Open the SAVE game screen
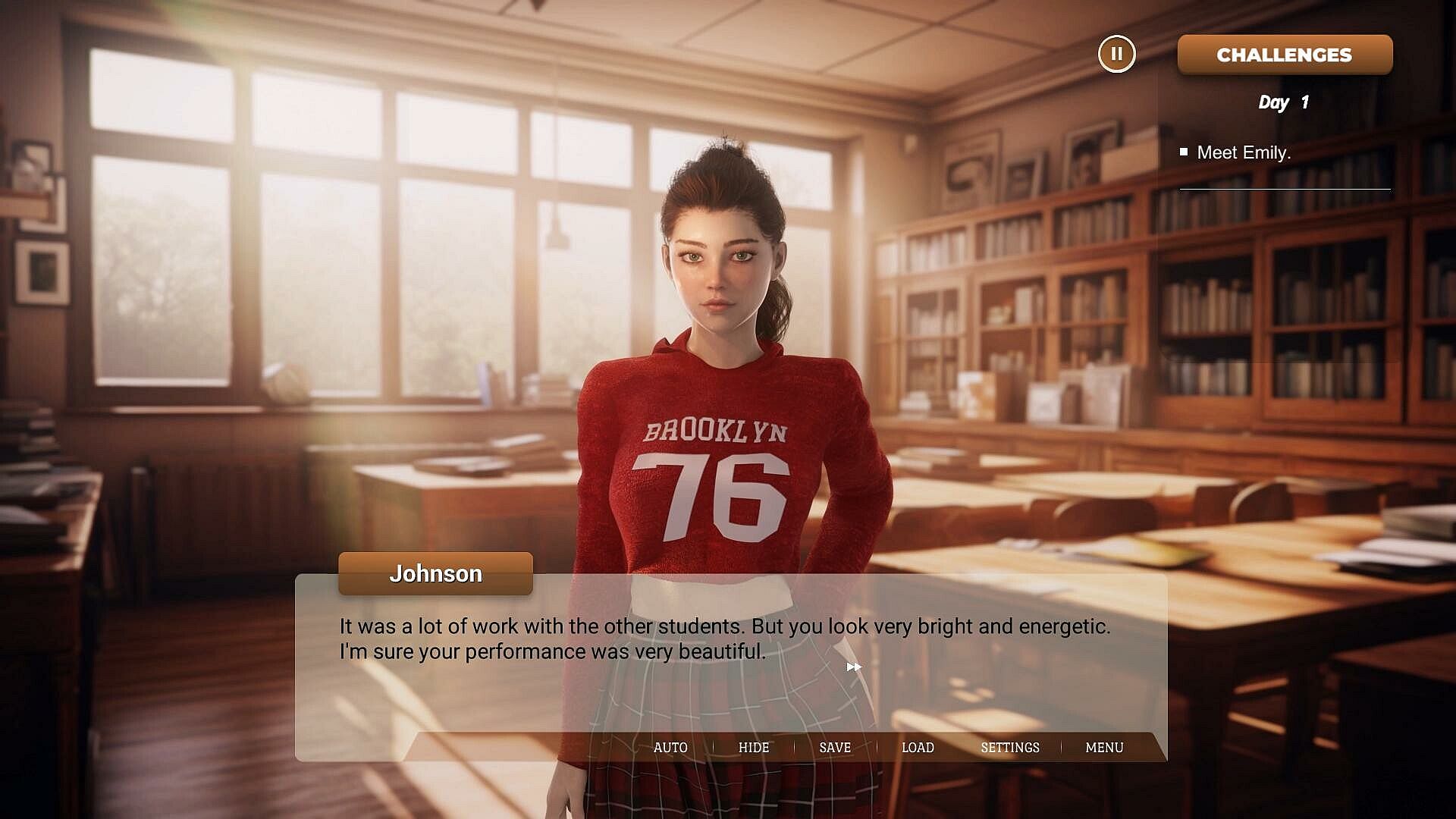 [x=835, y=748]
